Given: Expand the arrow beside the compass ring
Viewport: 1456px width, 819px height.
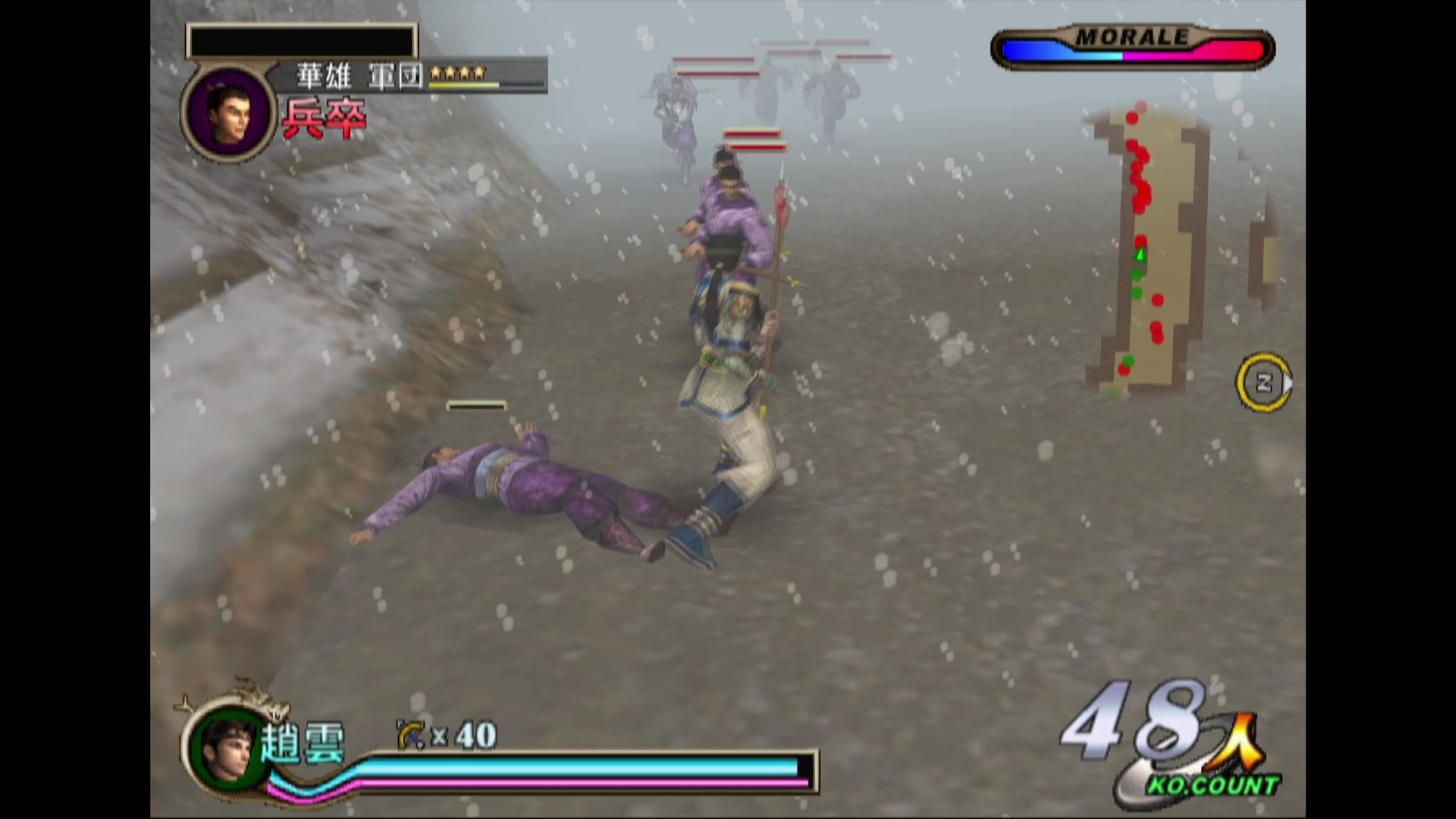Looking at the screenshot, I should click(x=1287, y=384).
